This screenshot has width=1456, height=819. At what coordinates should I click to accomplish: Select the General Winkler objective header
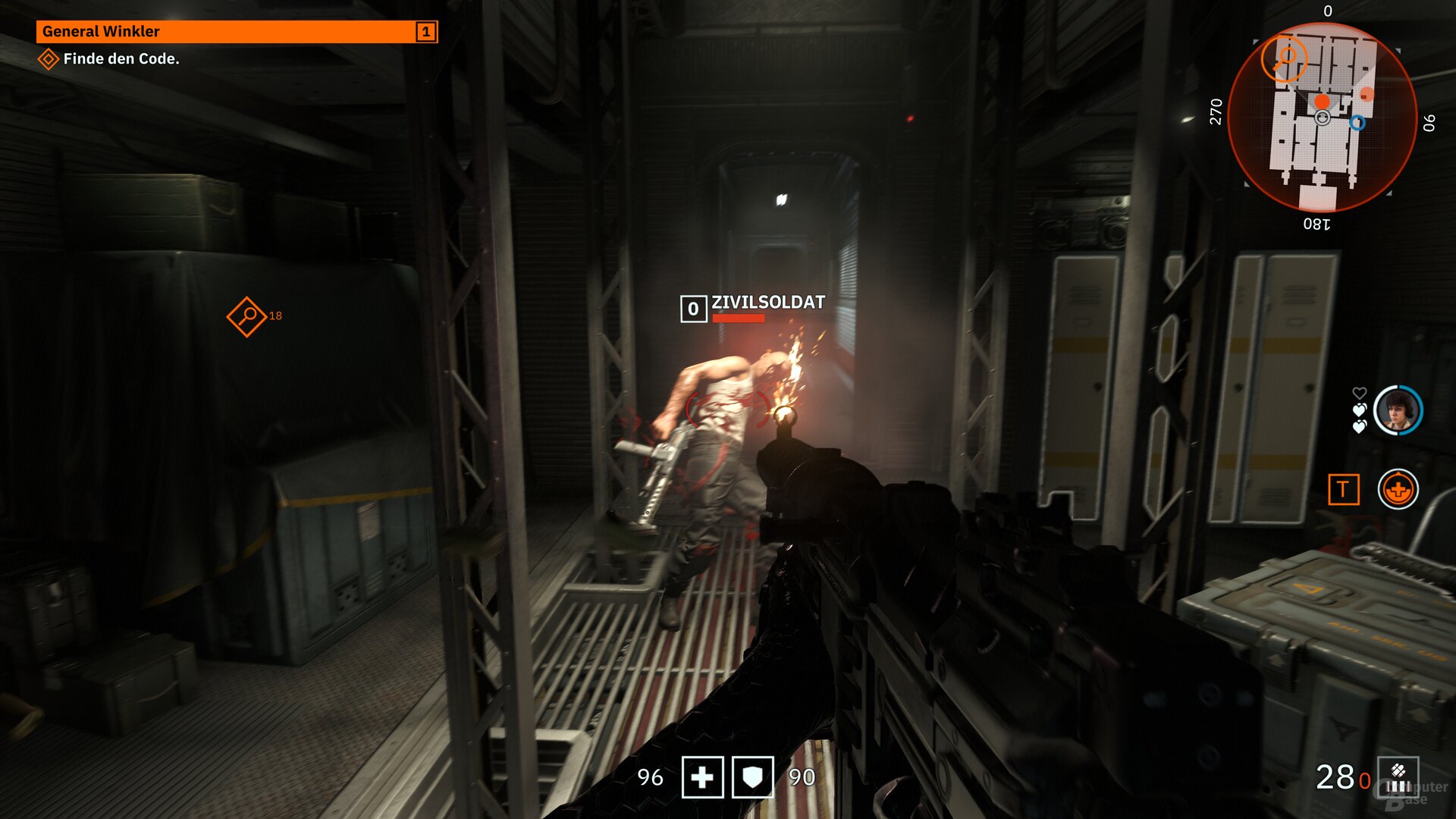click(99, 32)
